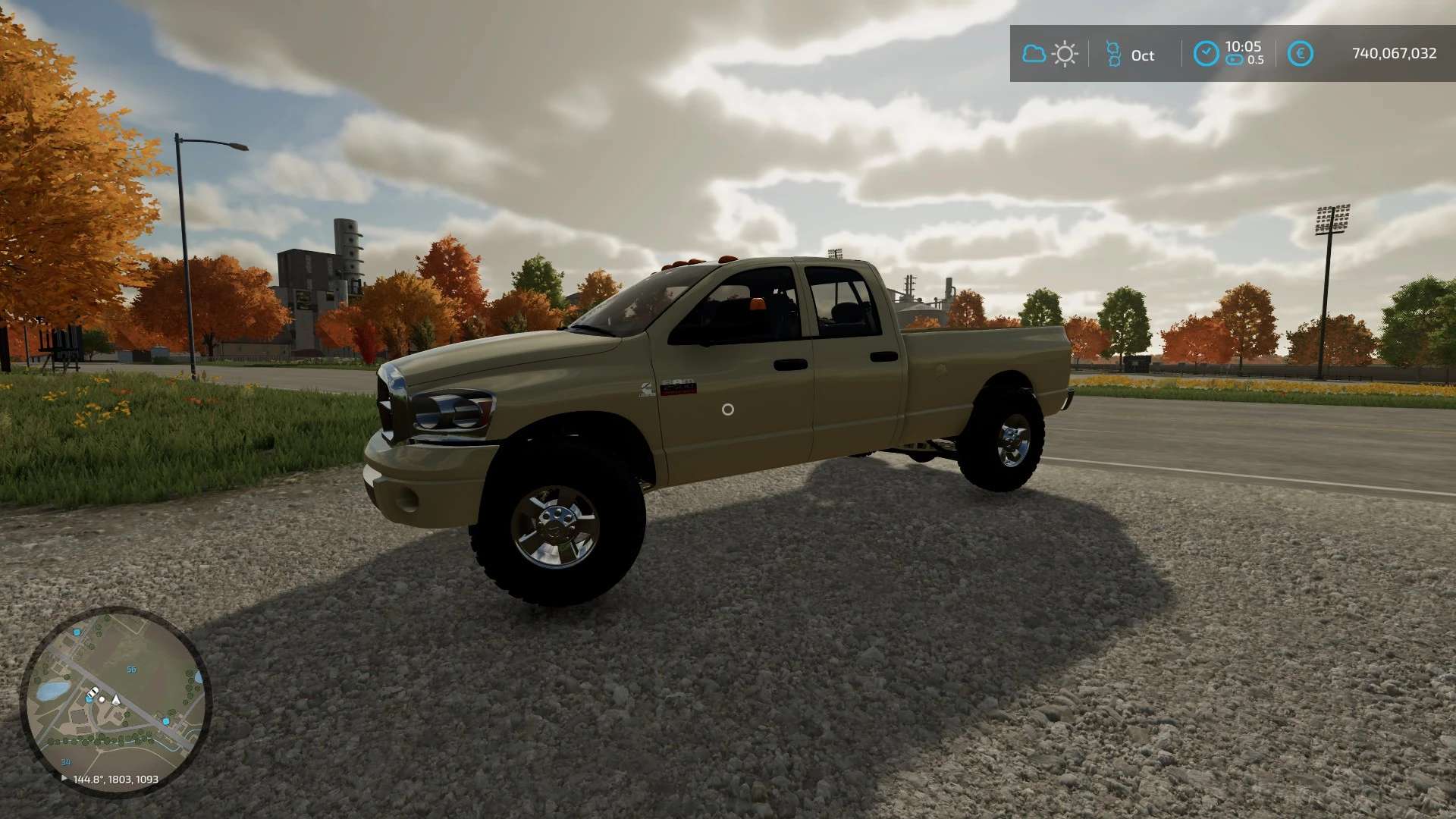This screenshot has width=1456, height=819.
Task: Click the sun weather forecast icon
Action: point(1065,54)
